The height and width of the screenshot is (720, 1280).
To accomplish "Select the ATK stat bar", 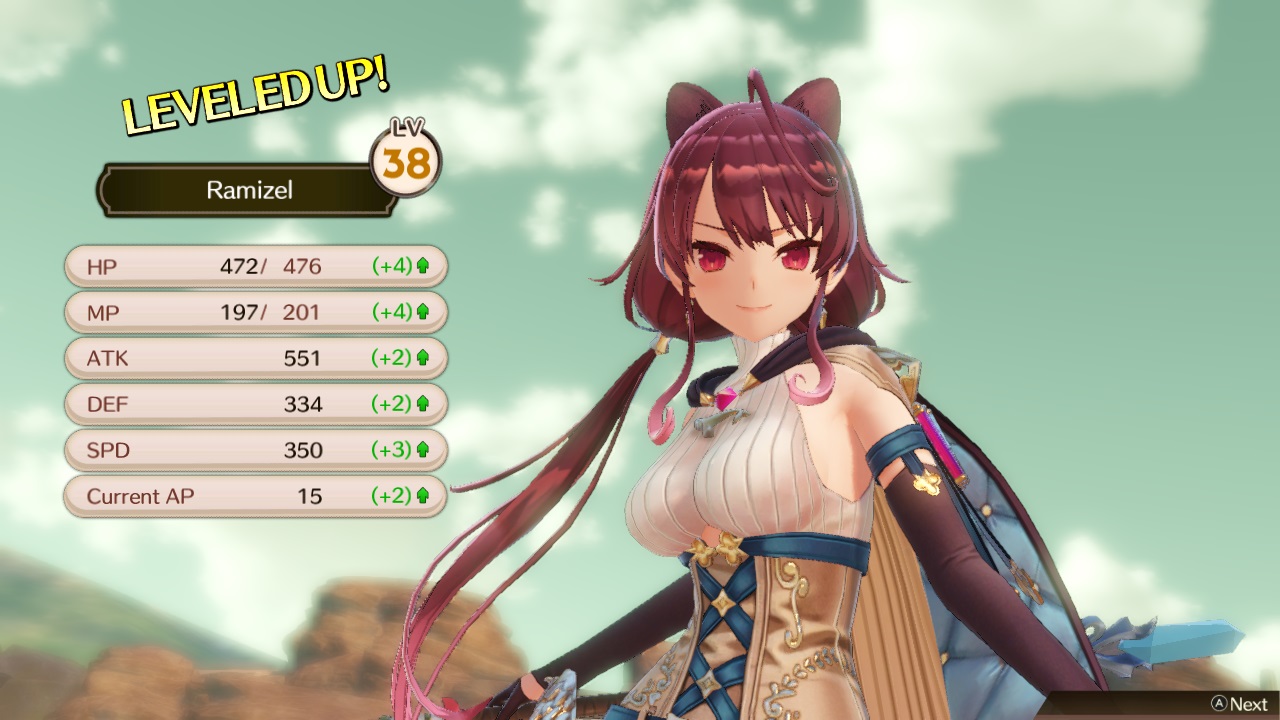I will pos(255,358).
